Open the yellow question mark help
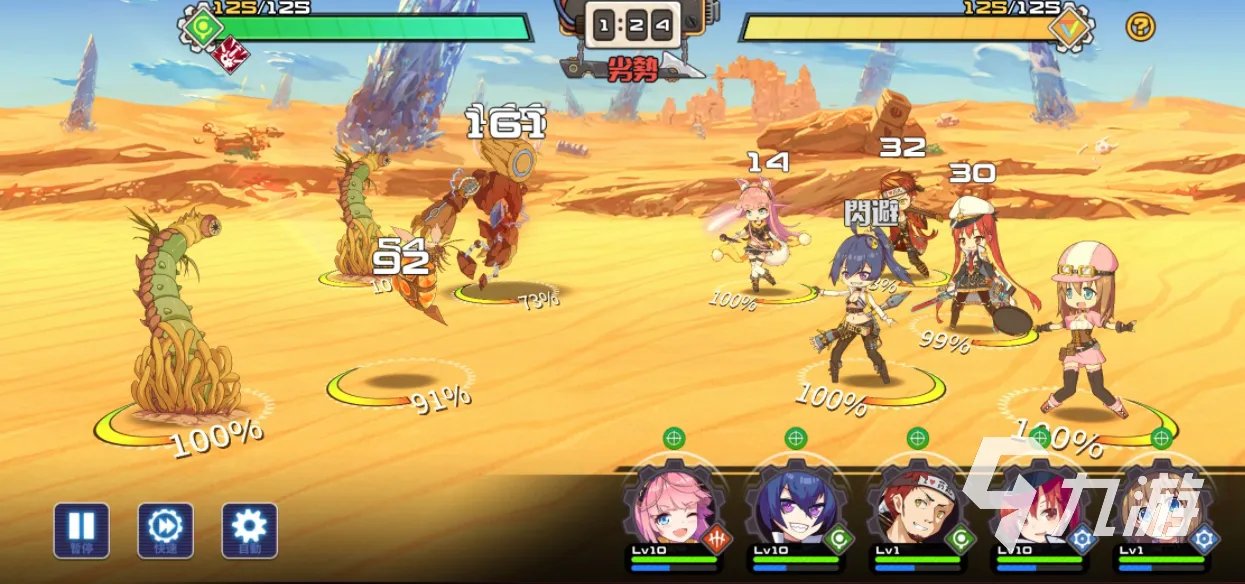This screenshot has width=1245, height=584. [x=1140, y=26]
